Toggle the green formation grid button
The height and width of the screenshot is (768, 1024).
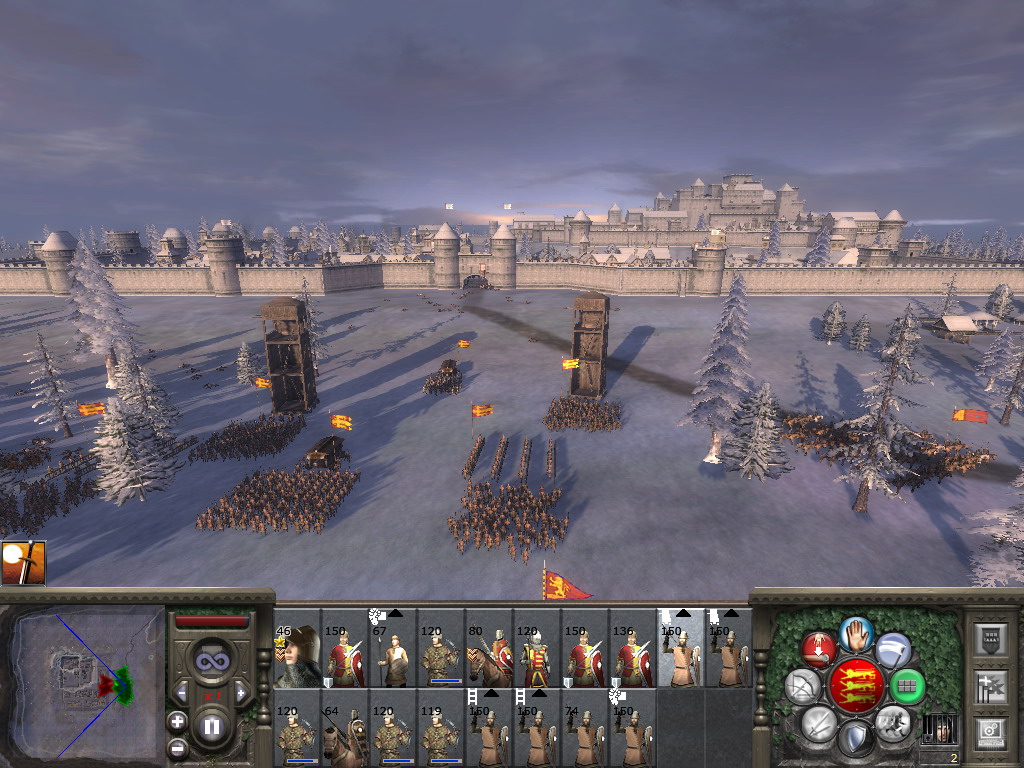pos(907,686)
